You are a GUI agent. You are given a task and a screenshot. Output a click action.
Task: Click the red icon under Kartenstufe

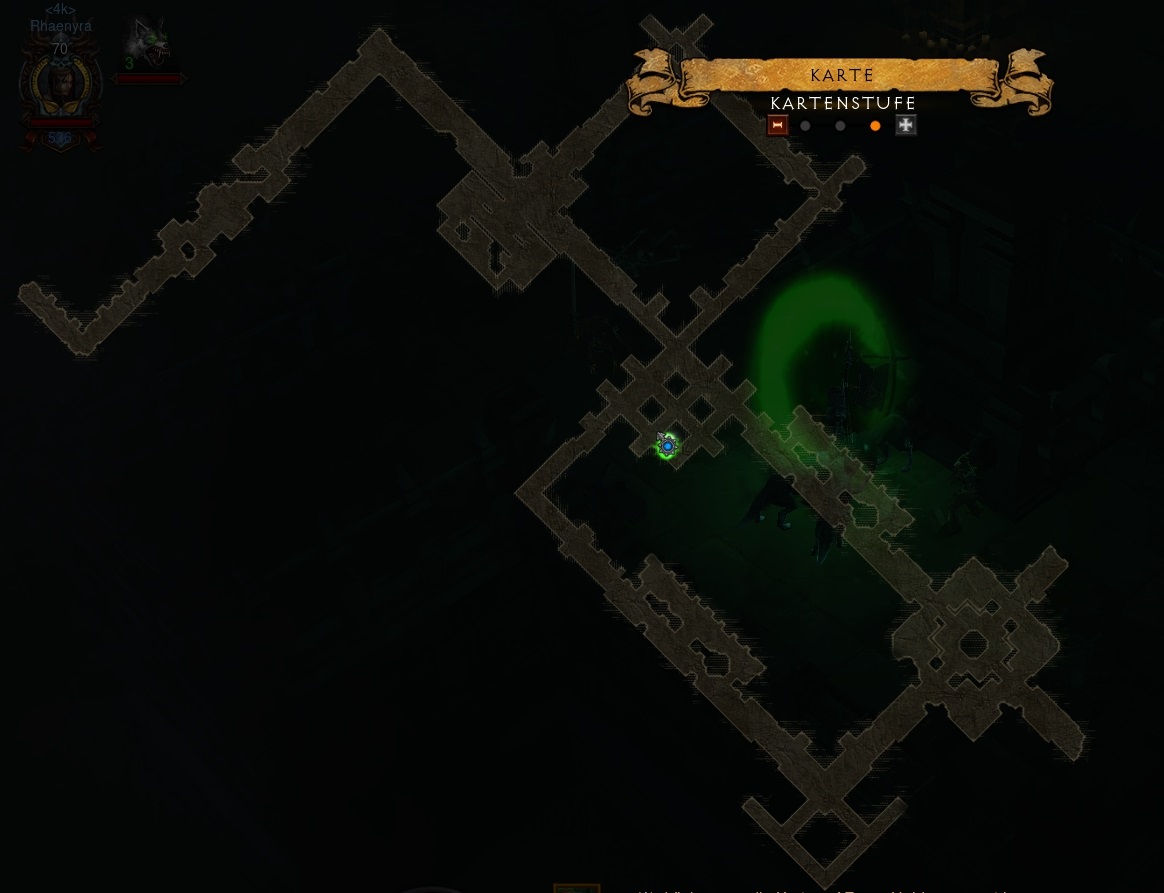(777, 125)
